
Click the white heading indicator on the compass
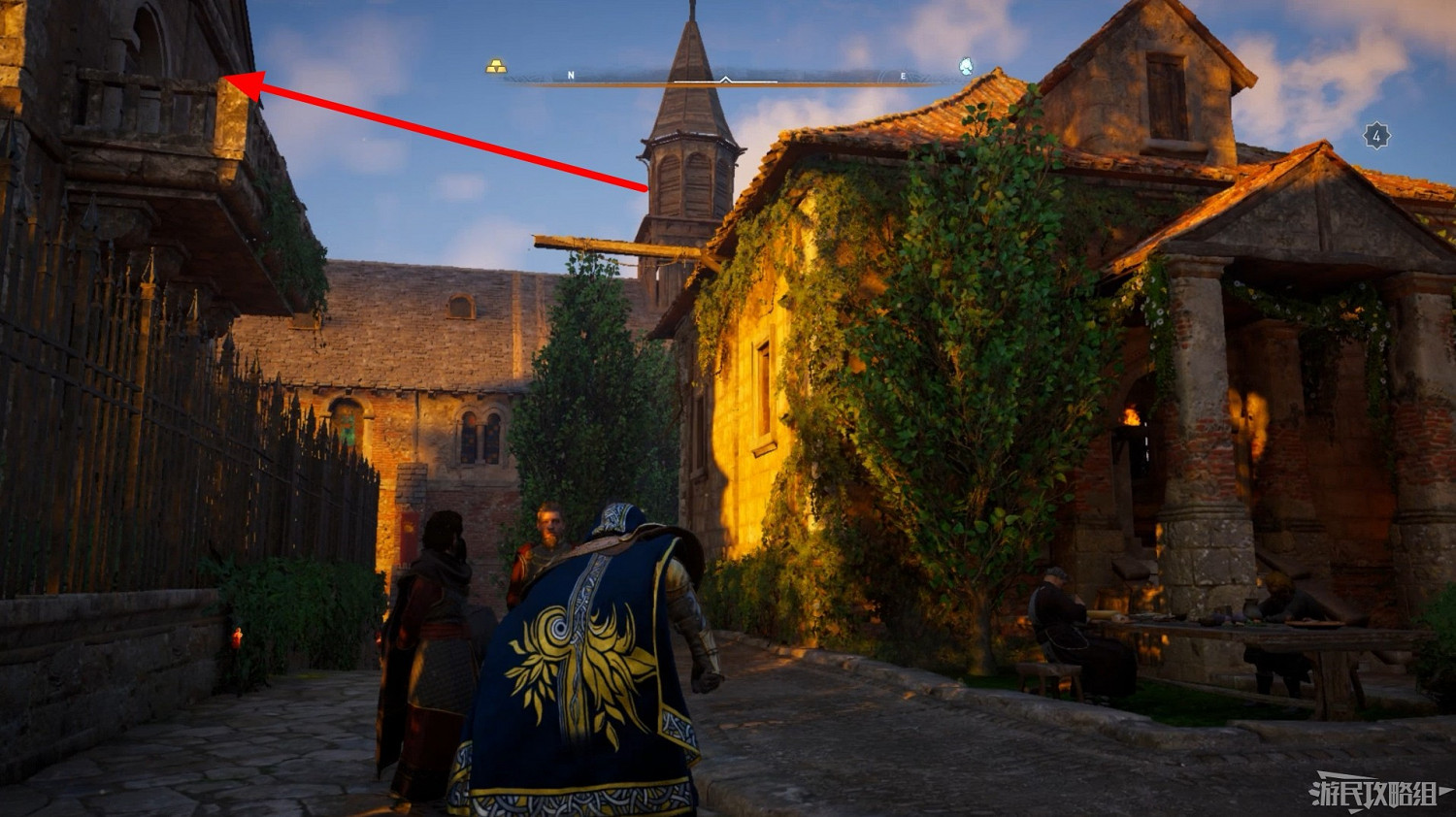(x=725, y=80)
